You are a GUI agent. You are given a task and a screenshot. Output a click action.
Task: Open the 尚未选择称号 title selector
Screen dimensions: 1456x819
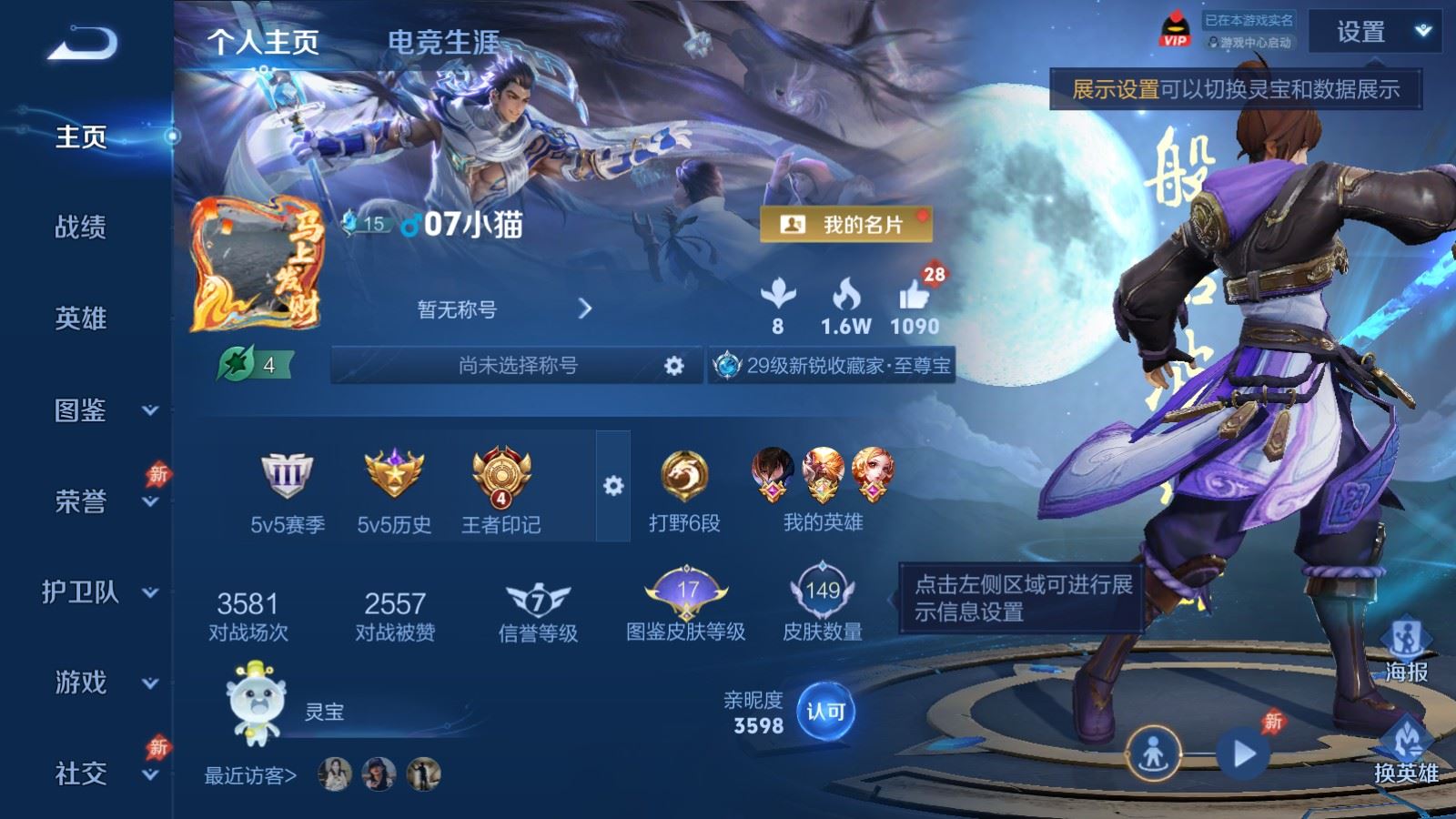tap(517, 366)
